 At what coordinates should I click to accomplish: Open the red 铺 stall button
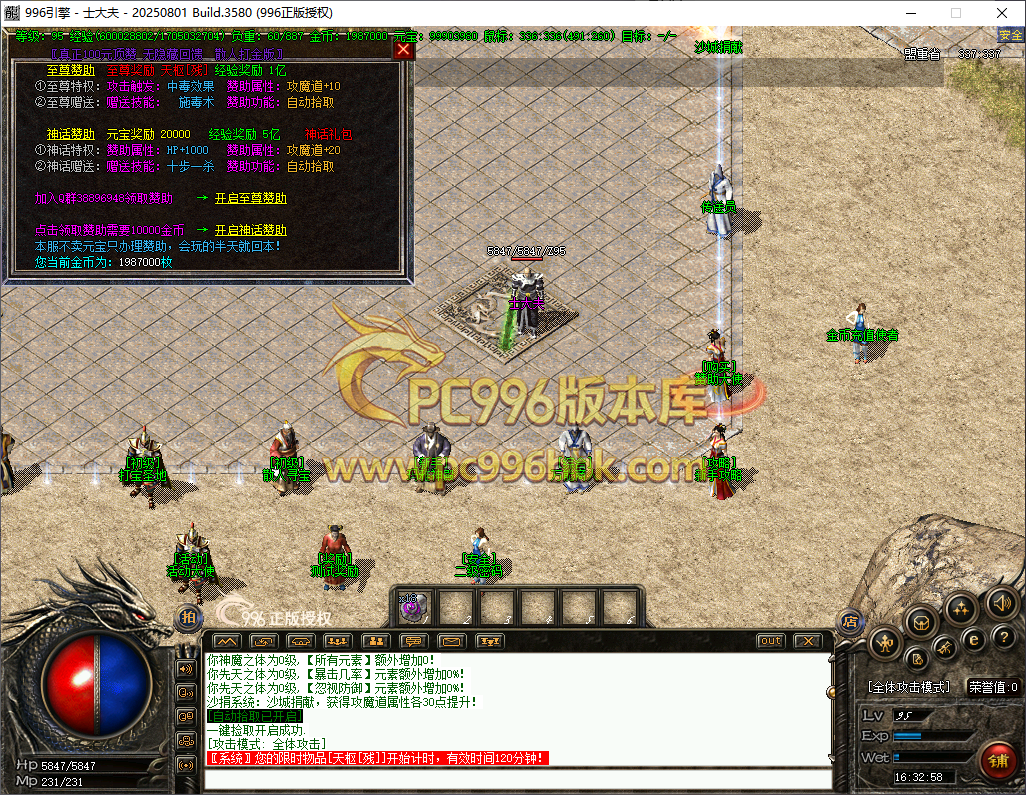[997, 759]
